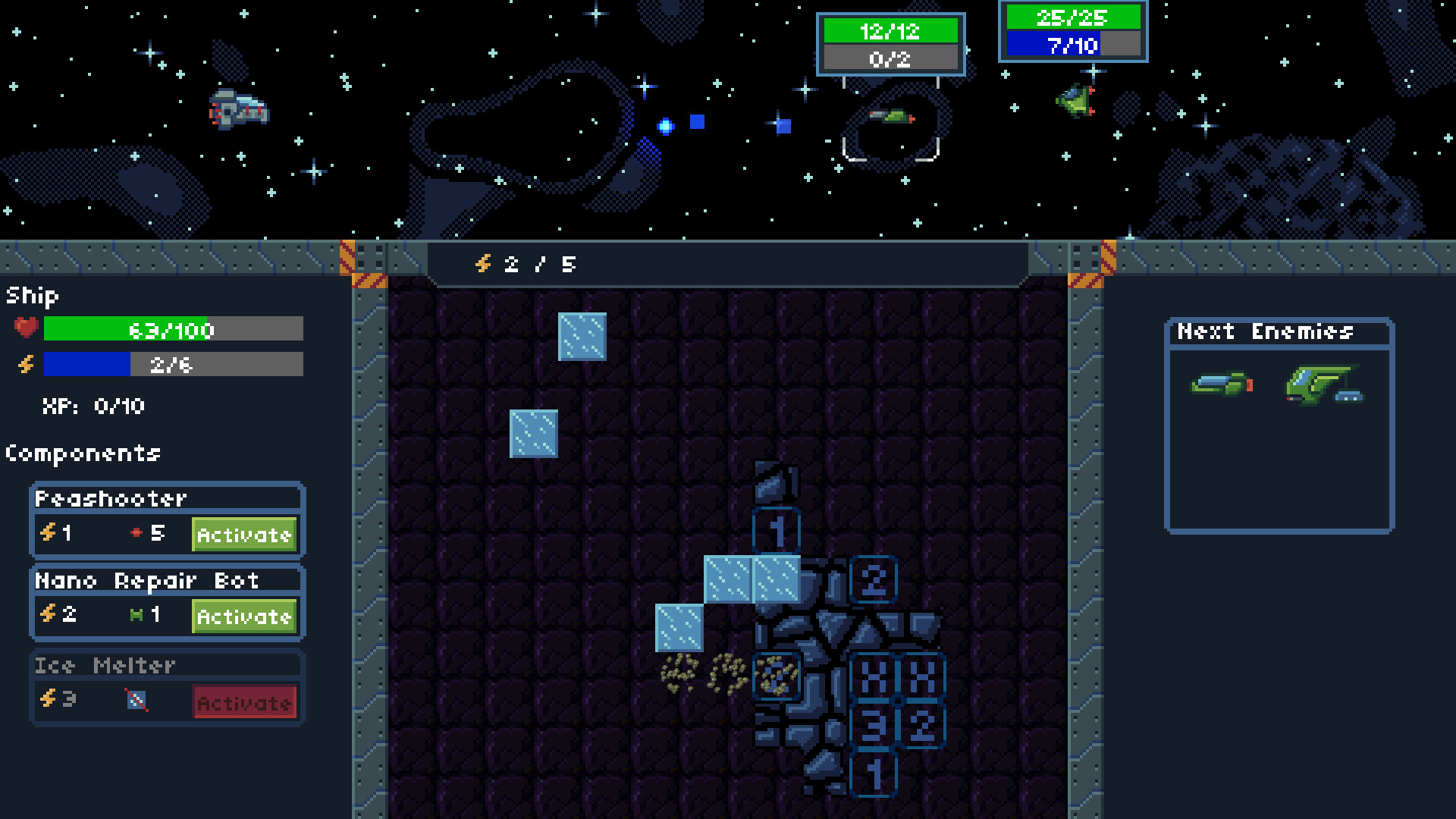Toggle the Peashooter component panel
The height and width of the screenshot is (819, 1456).
112,497
